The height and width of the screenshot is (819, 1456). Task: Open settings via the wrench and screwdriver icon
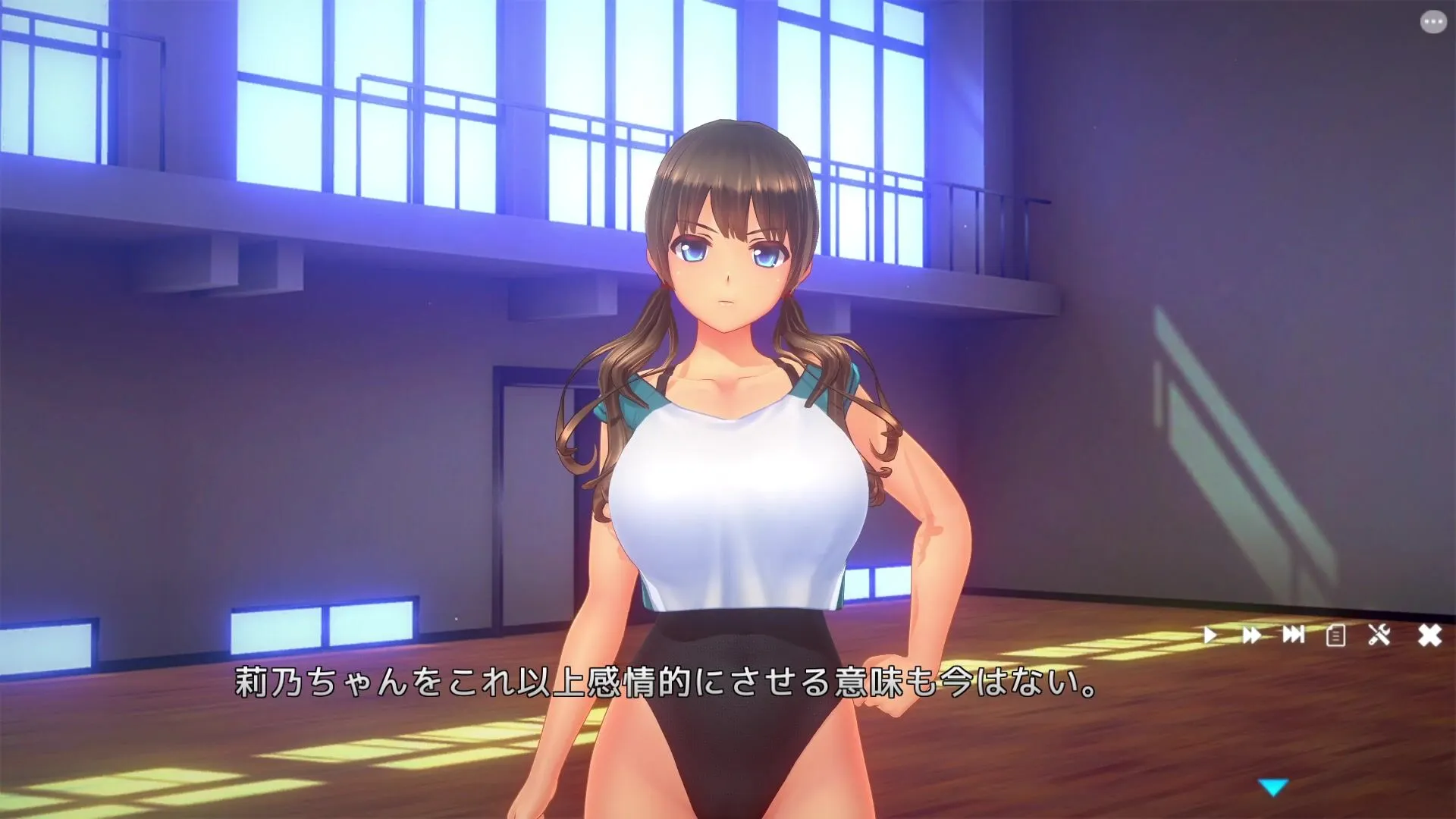click(1379, 635)
